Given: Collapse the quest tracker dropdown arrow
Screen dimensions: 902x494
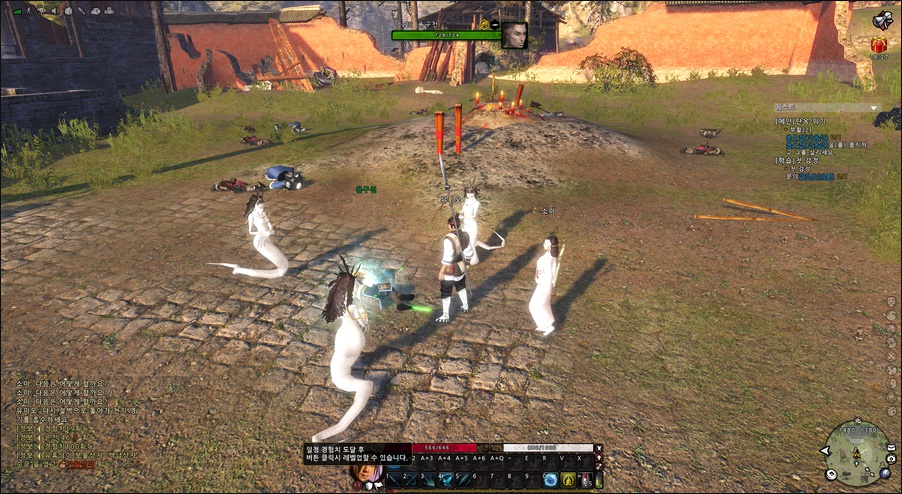Looking at the screenshot, I should click(875, 107).
